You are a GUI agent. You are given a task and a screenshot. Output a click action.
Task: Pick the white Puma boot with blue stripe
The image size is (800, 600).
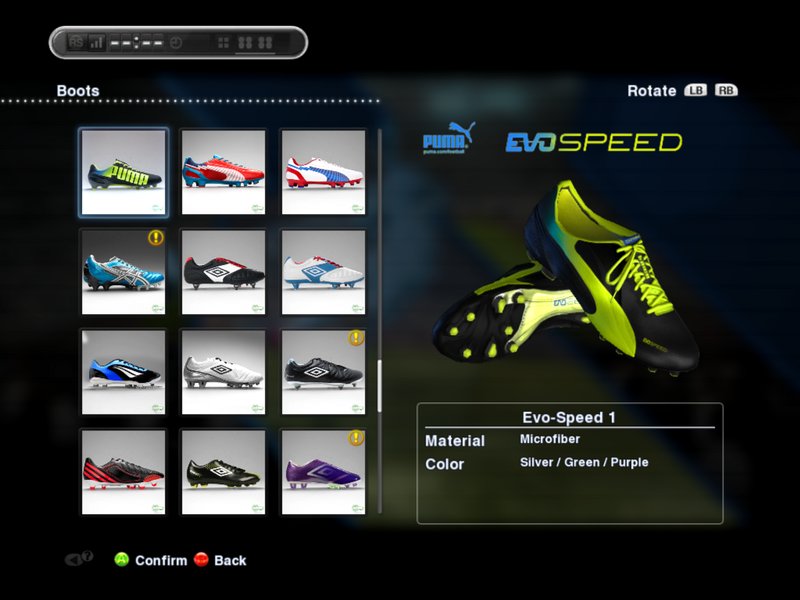323,172
